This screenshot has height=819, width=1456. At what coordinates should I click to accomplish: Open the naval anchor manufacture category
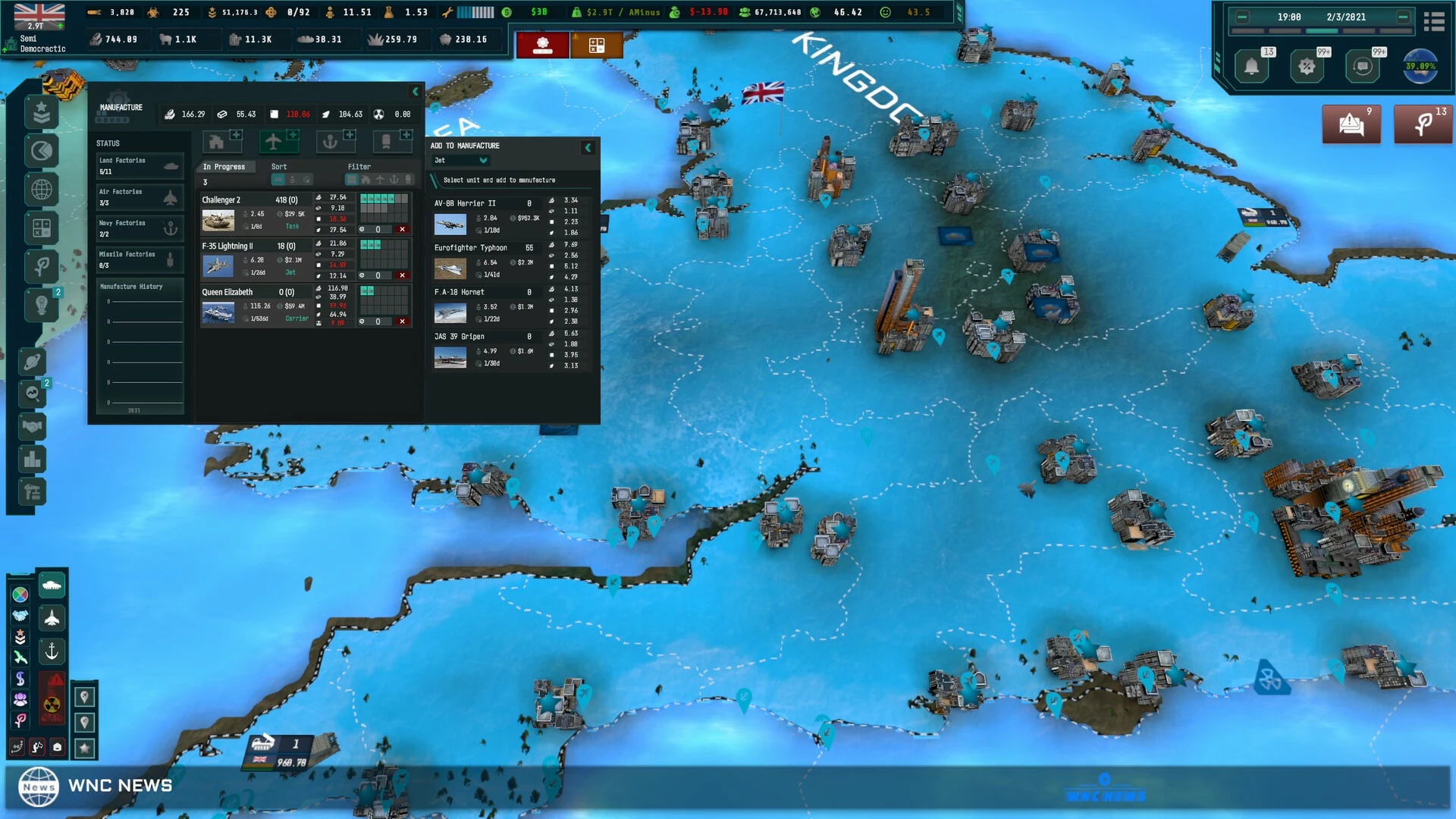tap(330, 141)
